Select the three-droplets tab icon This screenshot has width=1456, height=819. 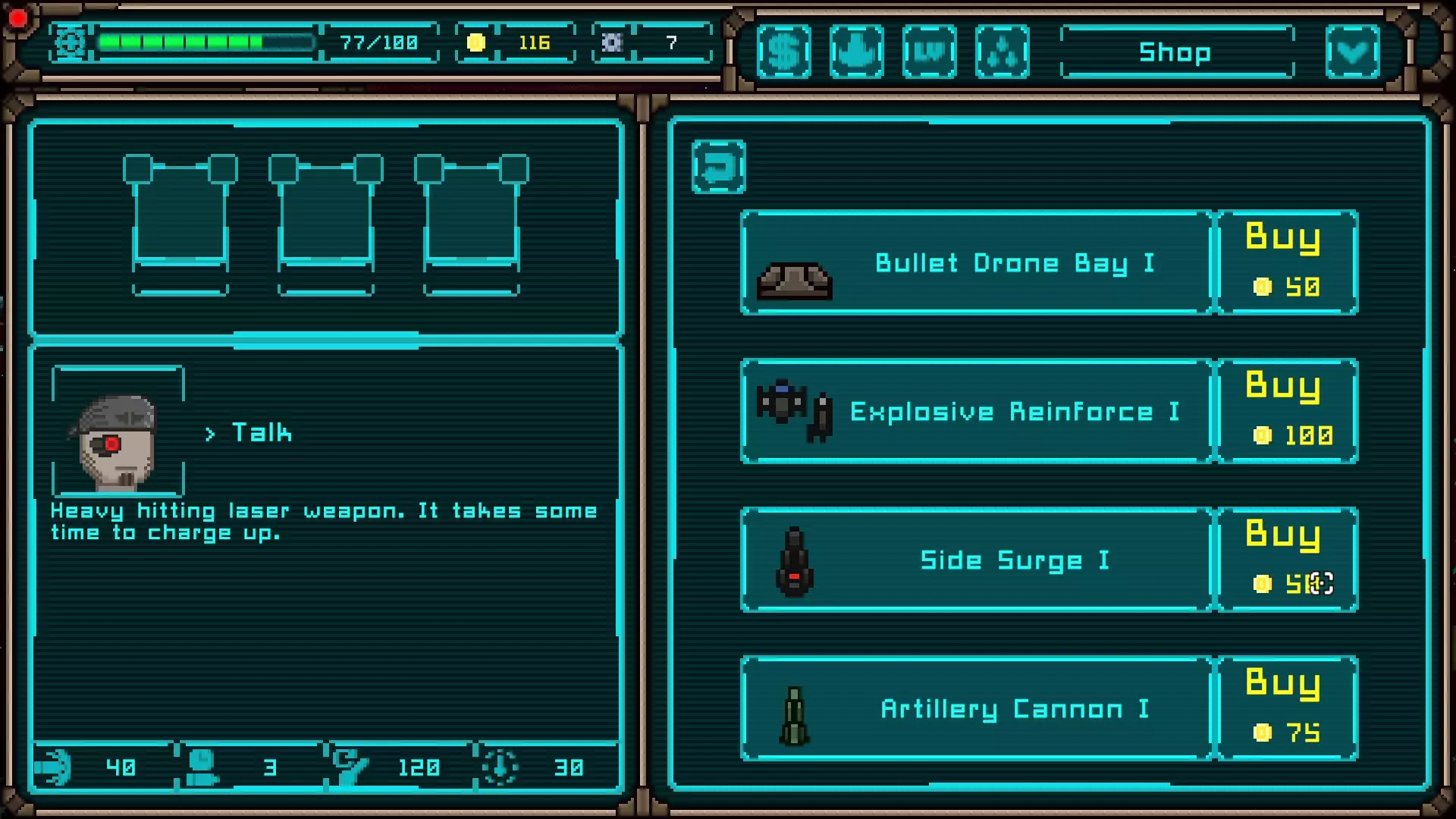tap(1003, 52)
